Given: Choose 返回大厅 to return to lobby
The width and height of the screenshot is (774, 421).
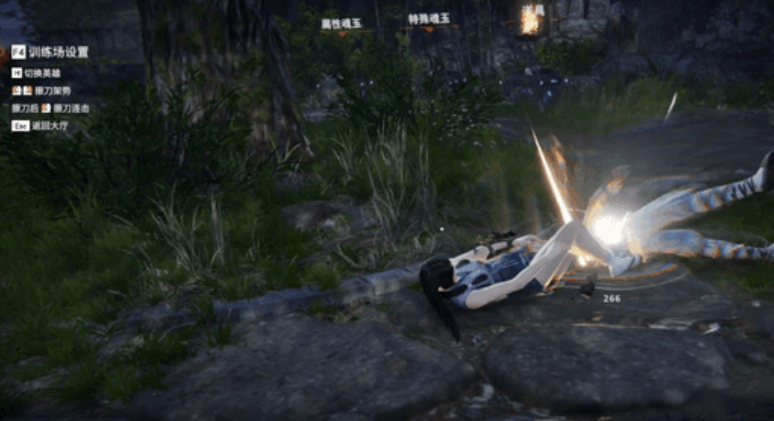Looking at the screenshot, I should (x=46, y=126).
